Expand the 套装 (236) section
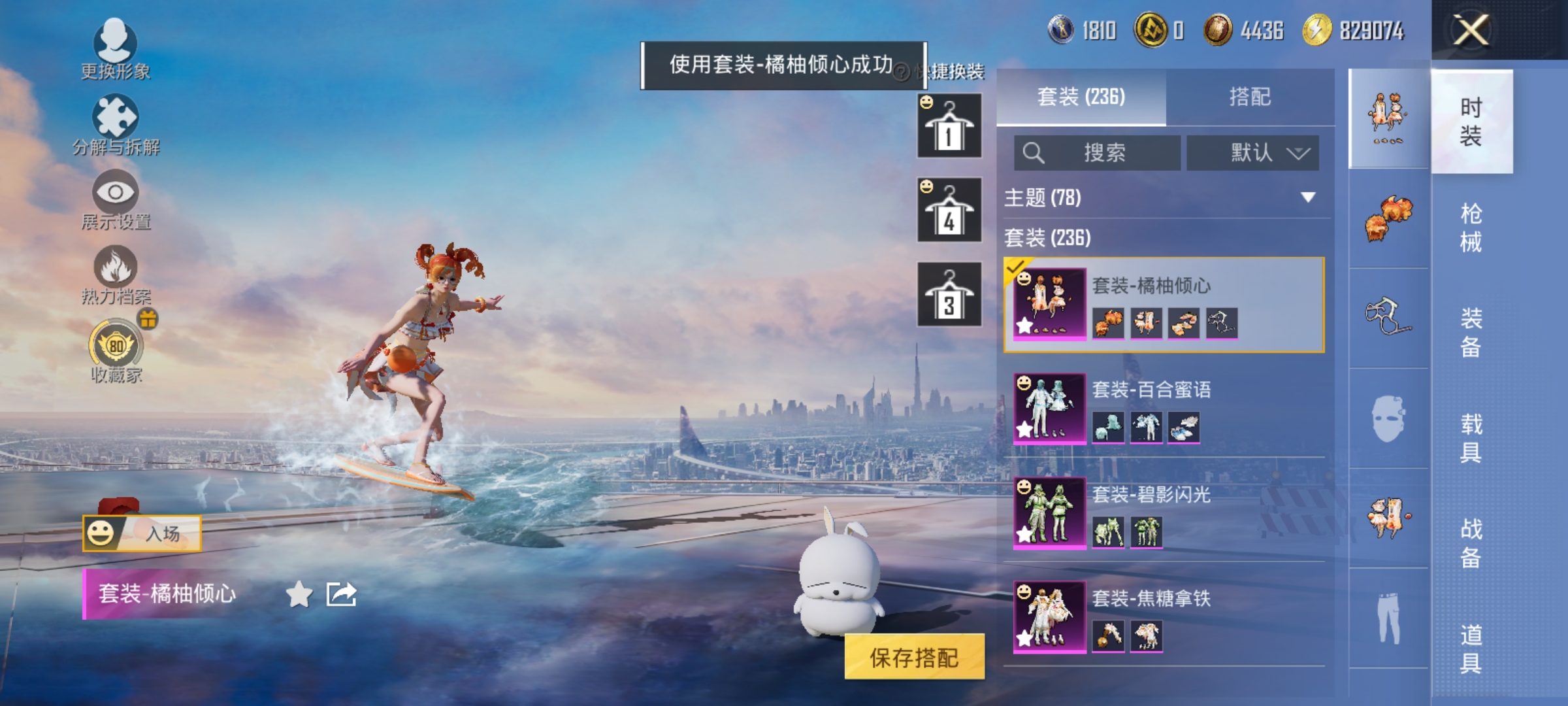 click(x=1045, y=239)
